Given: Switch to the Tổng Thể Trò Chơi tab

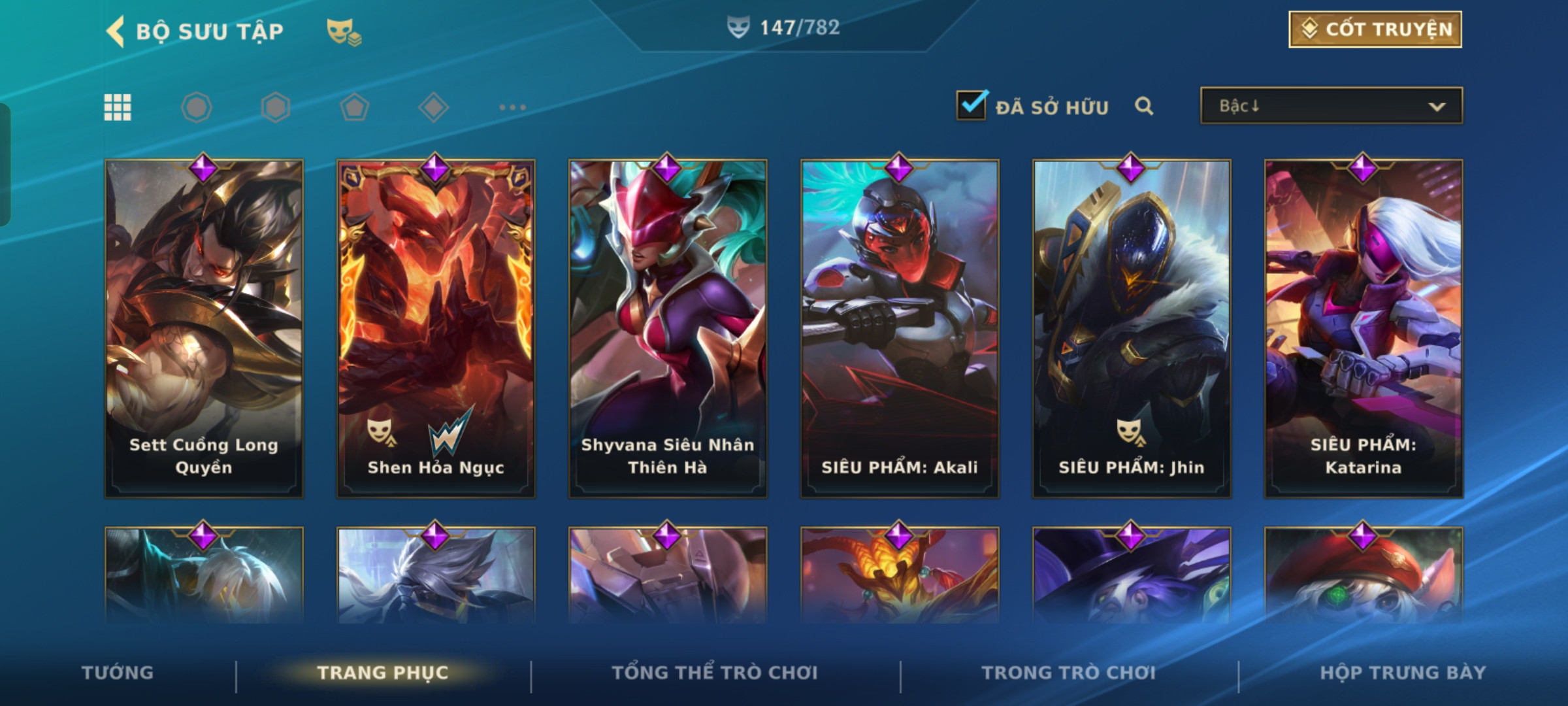Looking at the screenshot, I should 715,673.
